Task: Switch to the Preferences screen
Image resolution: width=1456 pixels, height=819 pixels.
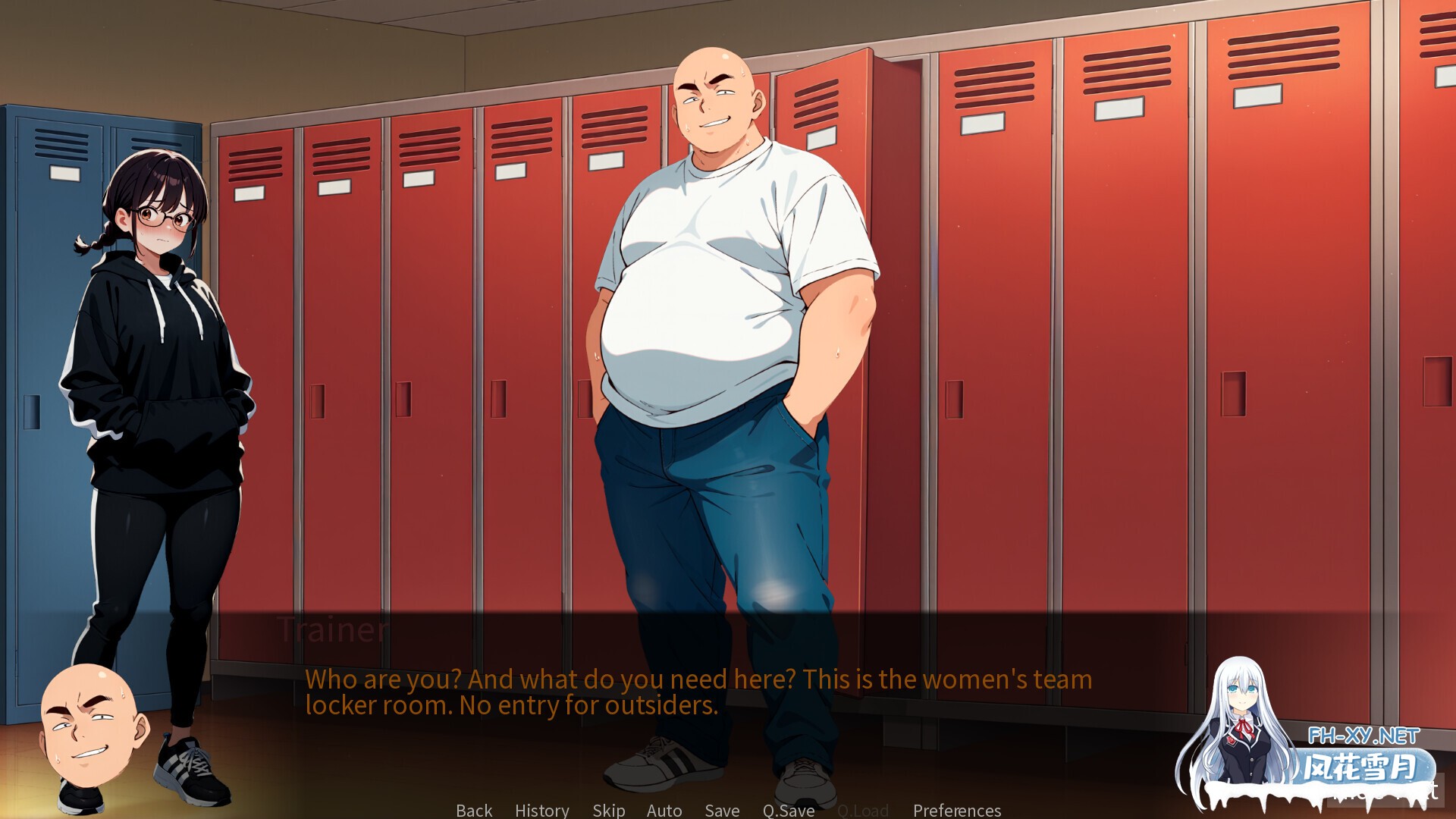Action: 955,810
